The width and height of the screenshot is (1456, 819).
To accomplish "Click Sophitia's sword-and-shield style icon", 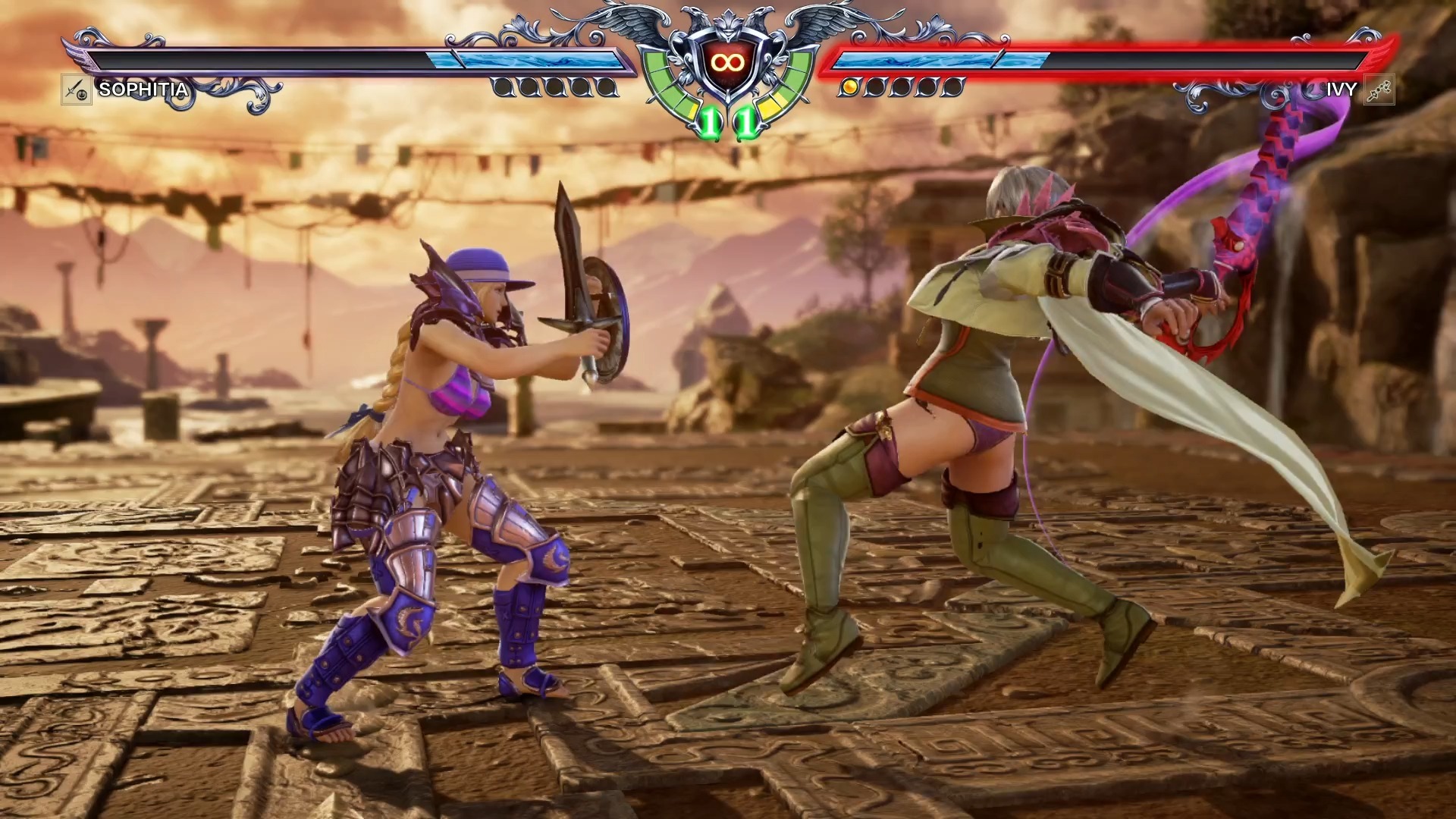I will [76, 90].
